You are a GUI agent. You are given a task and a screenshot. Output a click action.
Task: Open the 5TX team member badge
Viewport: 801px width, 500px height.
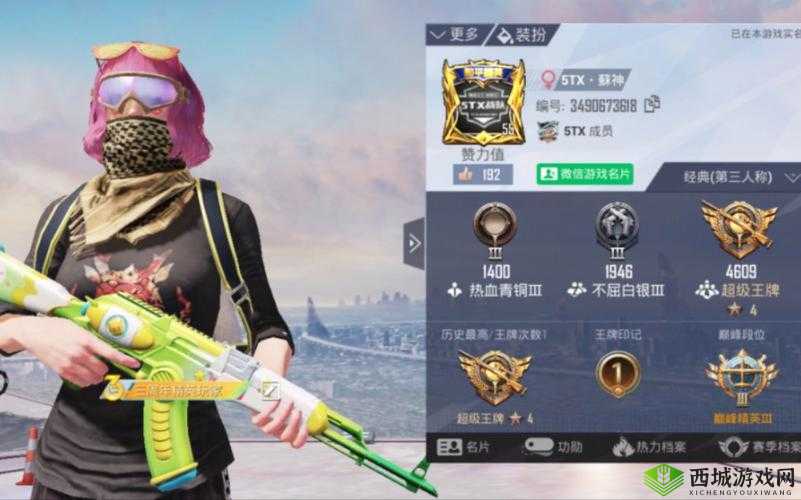click(x=576, y=130)
